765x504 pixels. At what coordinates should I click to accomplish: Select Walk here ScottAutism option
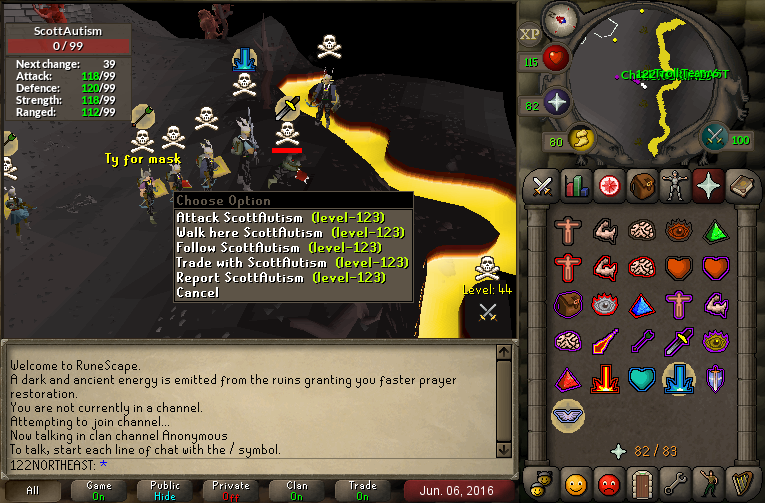290,232
